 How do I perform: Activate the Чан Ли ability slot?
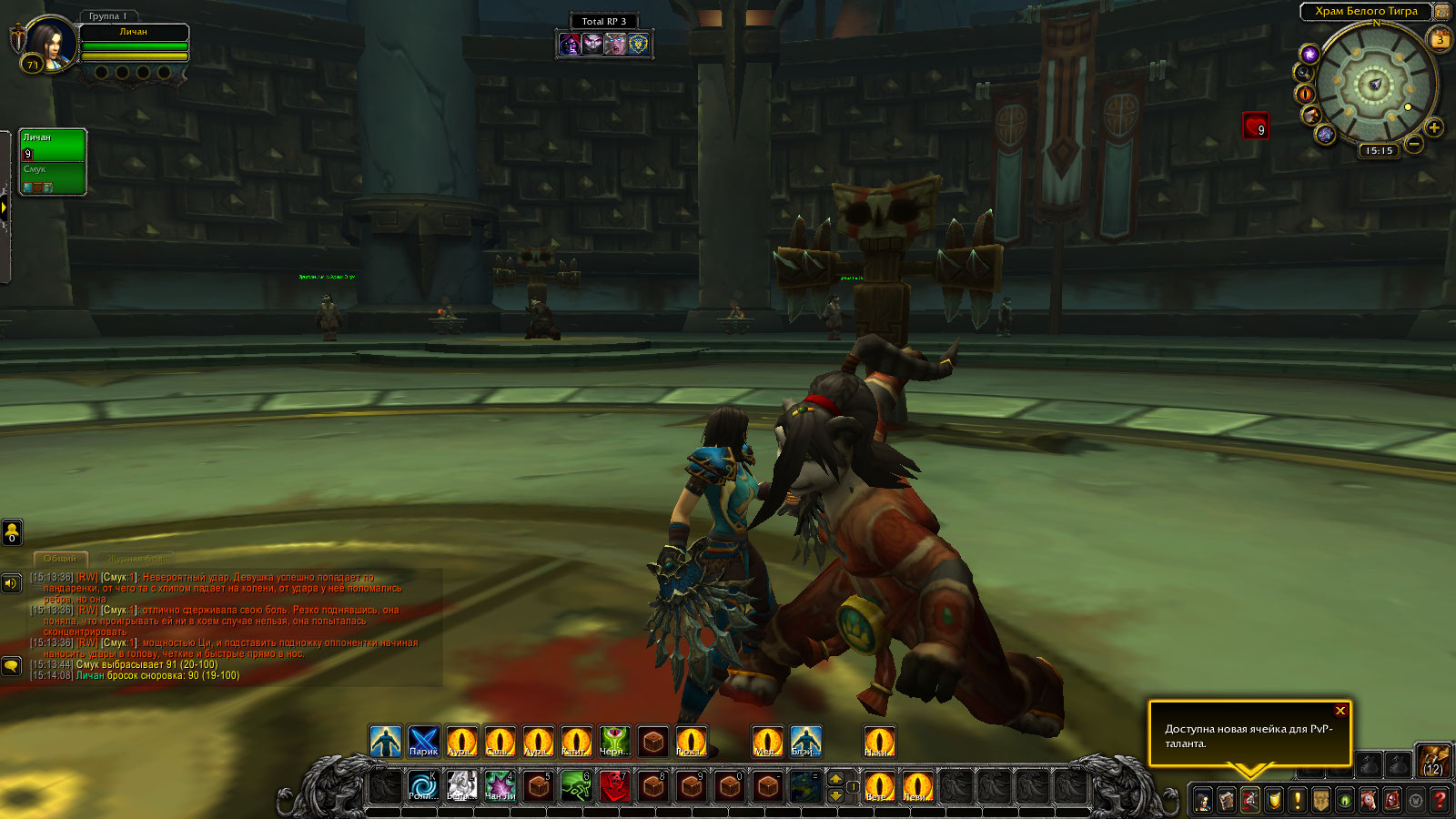[x=500, y=785]
